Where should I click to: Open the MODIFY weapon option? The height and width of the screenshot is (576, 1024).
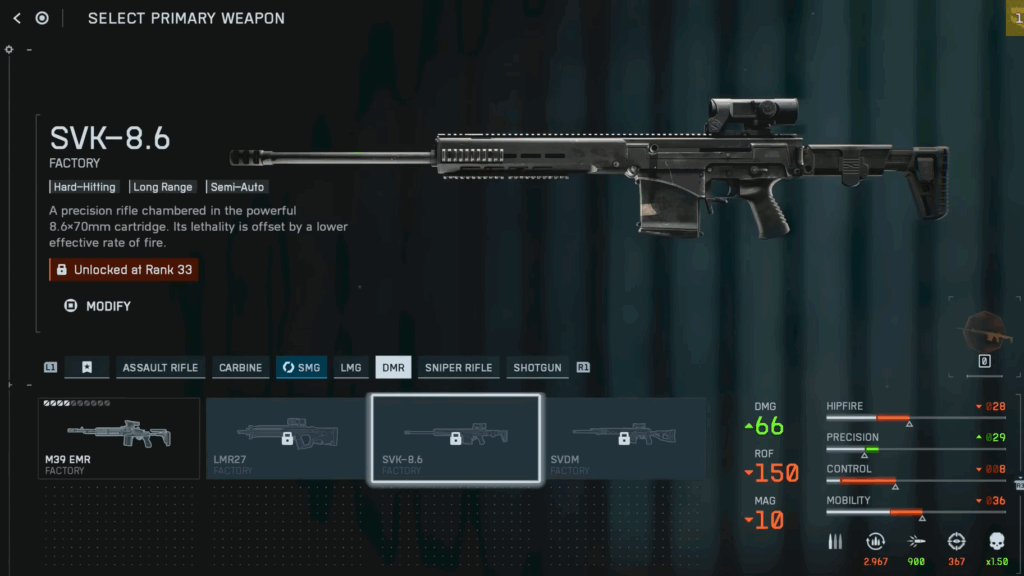[x=98, y=306]
